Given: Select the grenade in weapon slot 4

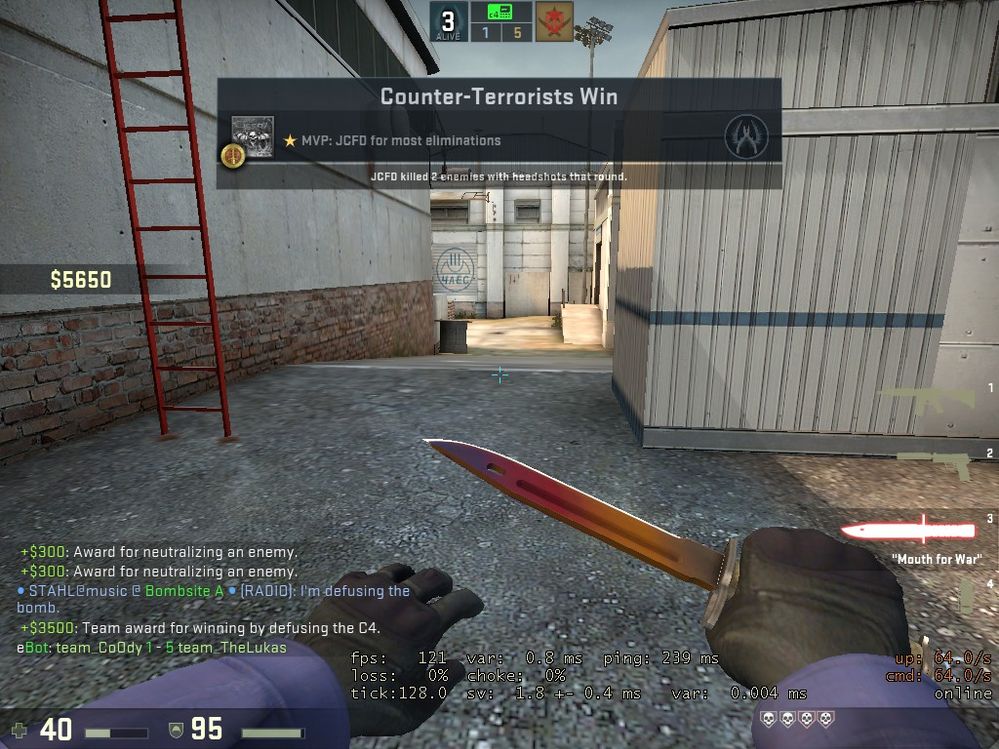Looking at the screenshot, I should pos(966,597).
